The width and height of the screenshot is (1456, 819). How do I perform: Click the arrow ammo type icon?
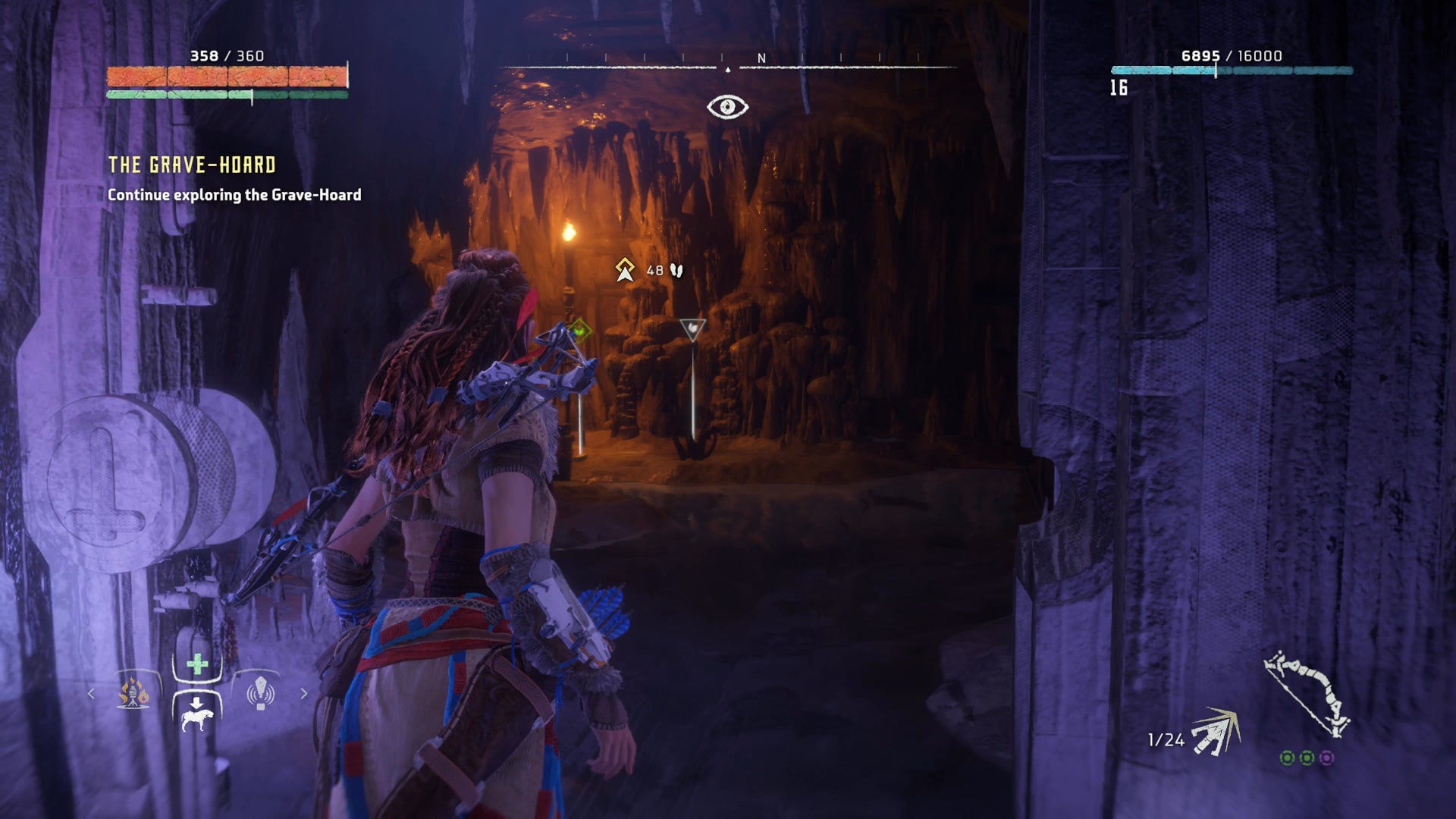1215,733
